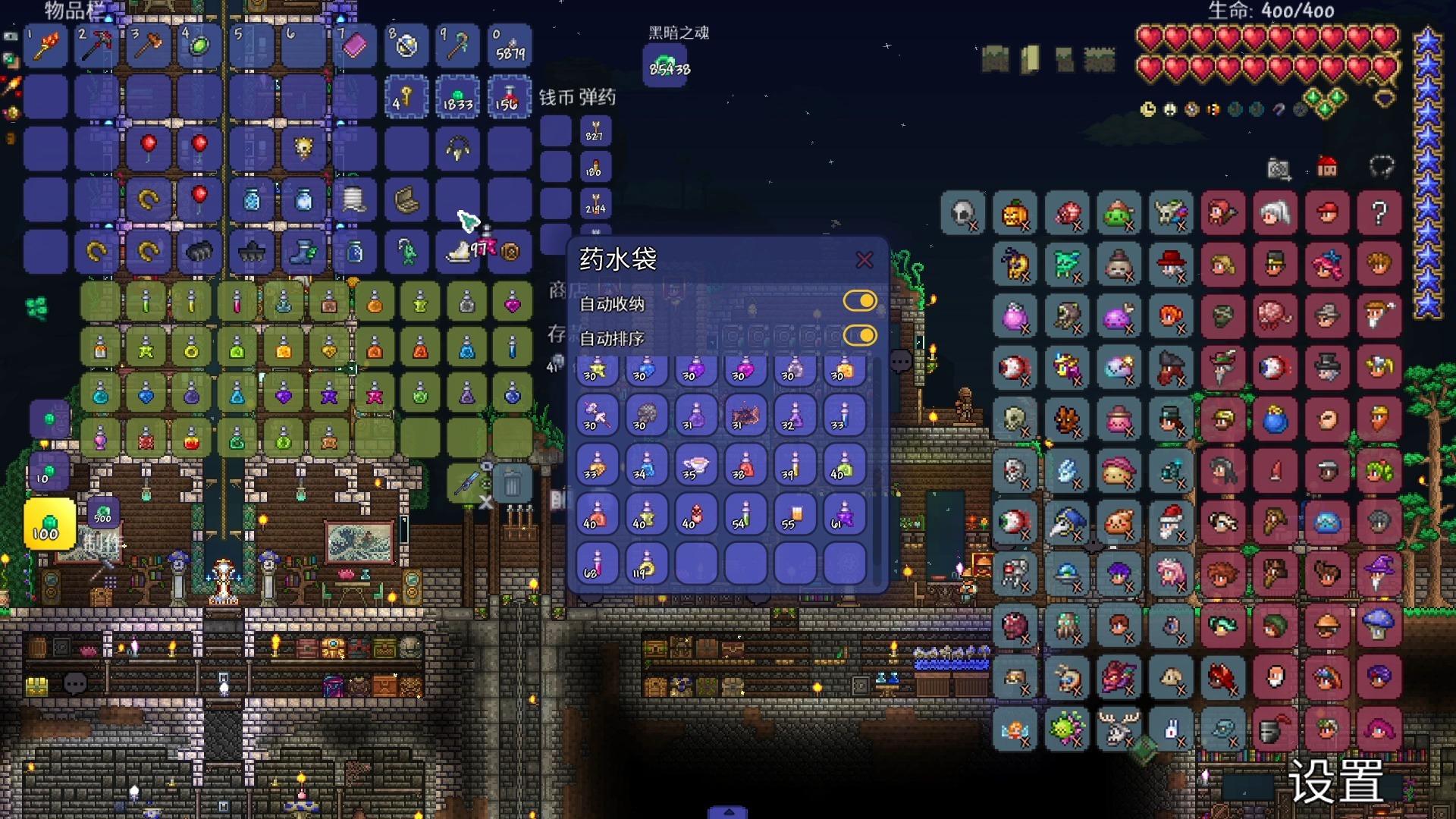Open camera mode with the camera icon
The width and height of the screenshot is (1456, 819).
pyautogui.click(x=1279, y=168)
